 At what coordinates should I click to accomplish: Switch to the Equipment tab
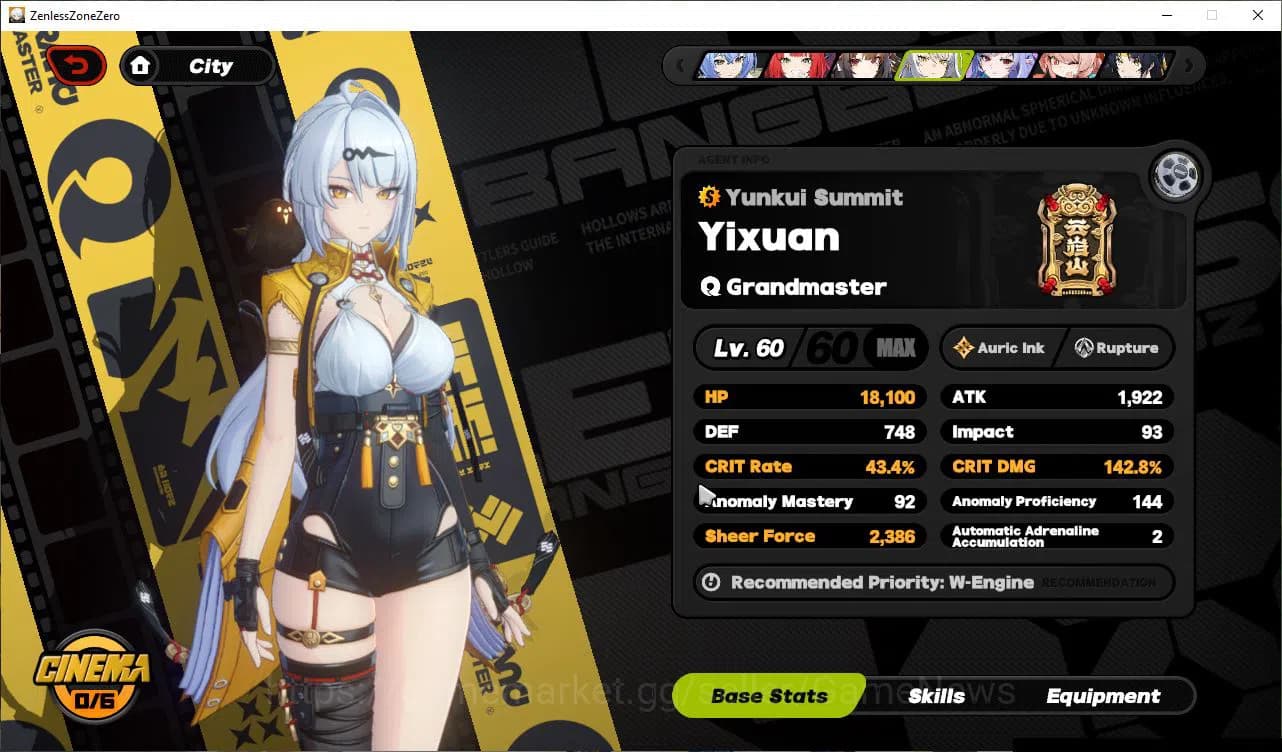point(1104,696)
